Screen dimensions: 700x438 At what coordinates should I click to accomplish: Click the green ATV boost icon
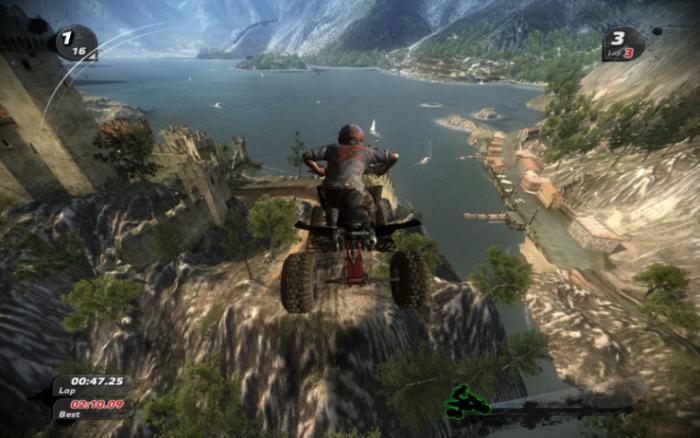pyautogui.click(x=467, y=401)
